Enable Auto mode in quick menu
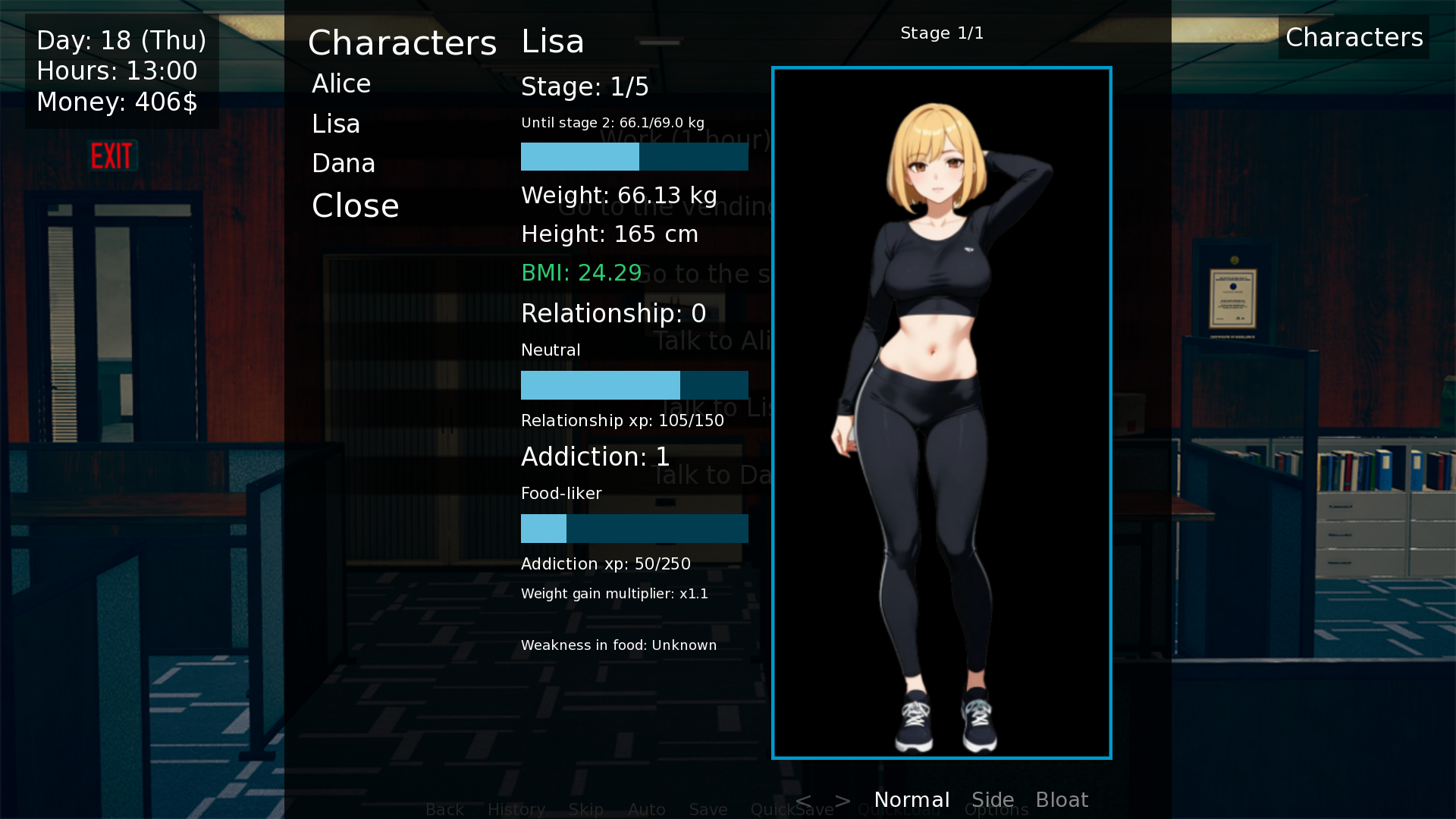Image resolution: width=1456 pixels, height=819 pixels. pos(647,810)
